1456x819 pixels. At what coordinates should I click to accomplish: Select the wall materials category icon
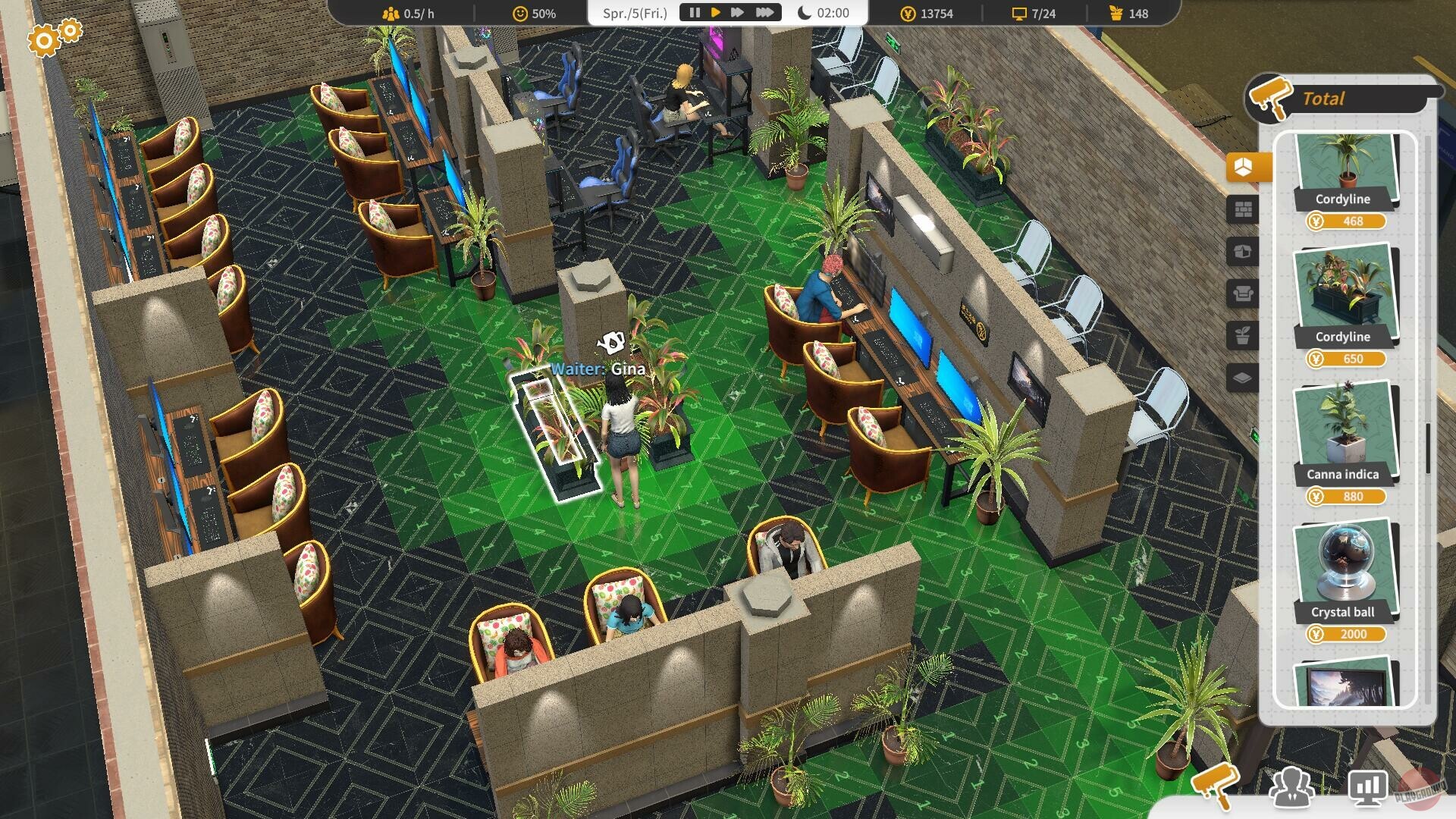1244,209
